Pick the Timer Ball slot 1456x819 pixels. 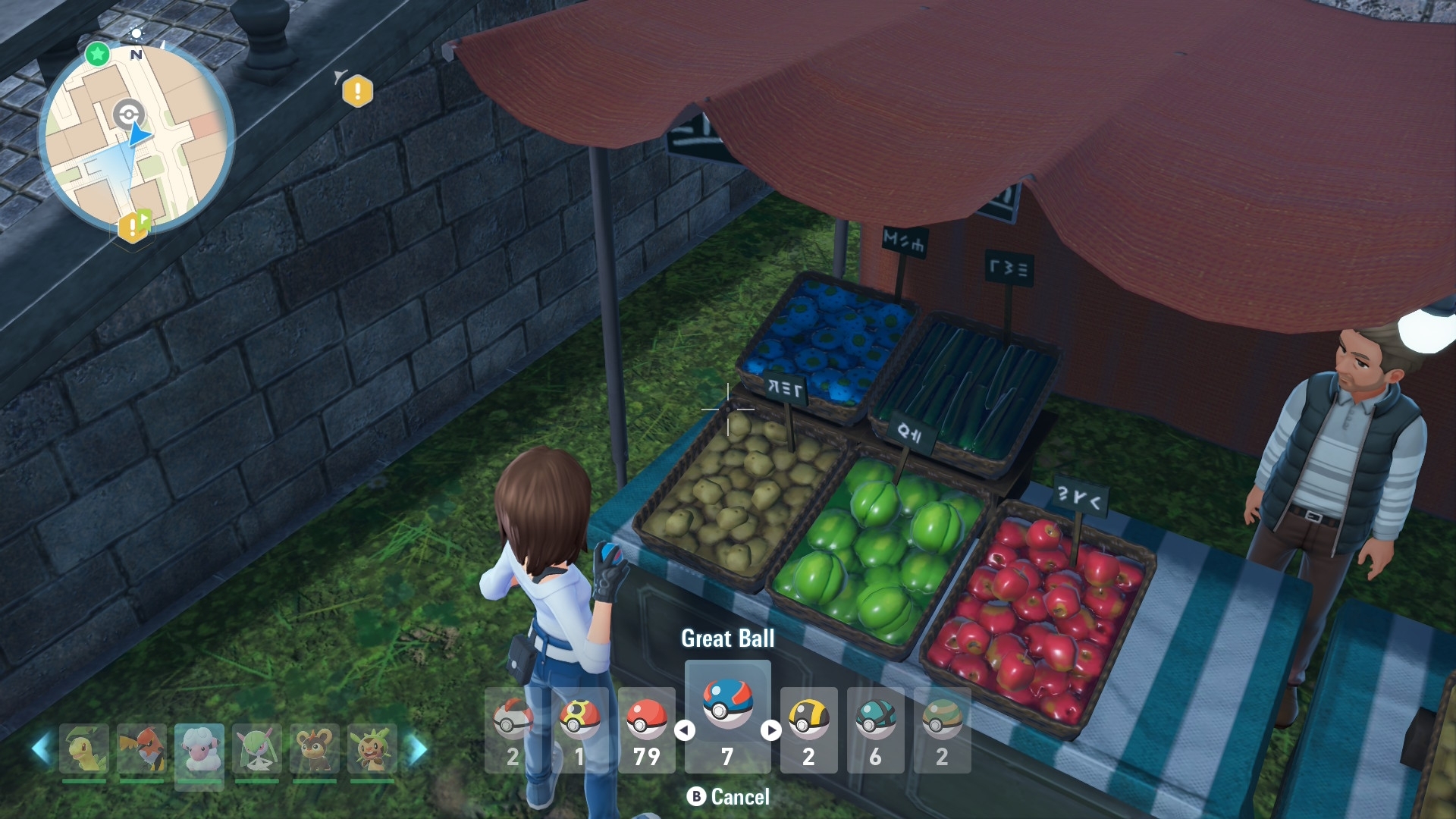(x=513, y=730)
